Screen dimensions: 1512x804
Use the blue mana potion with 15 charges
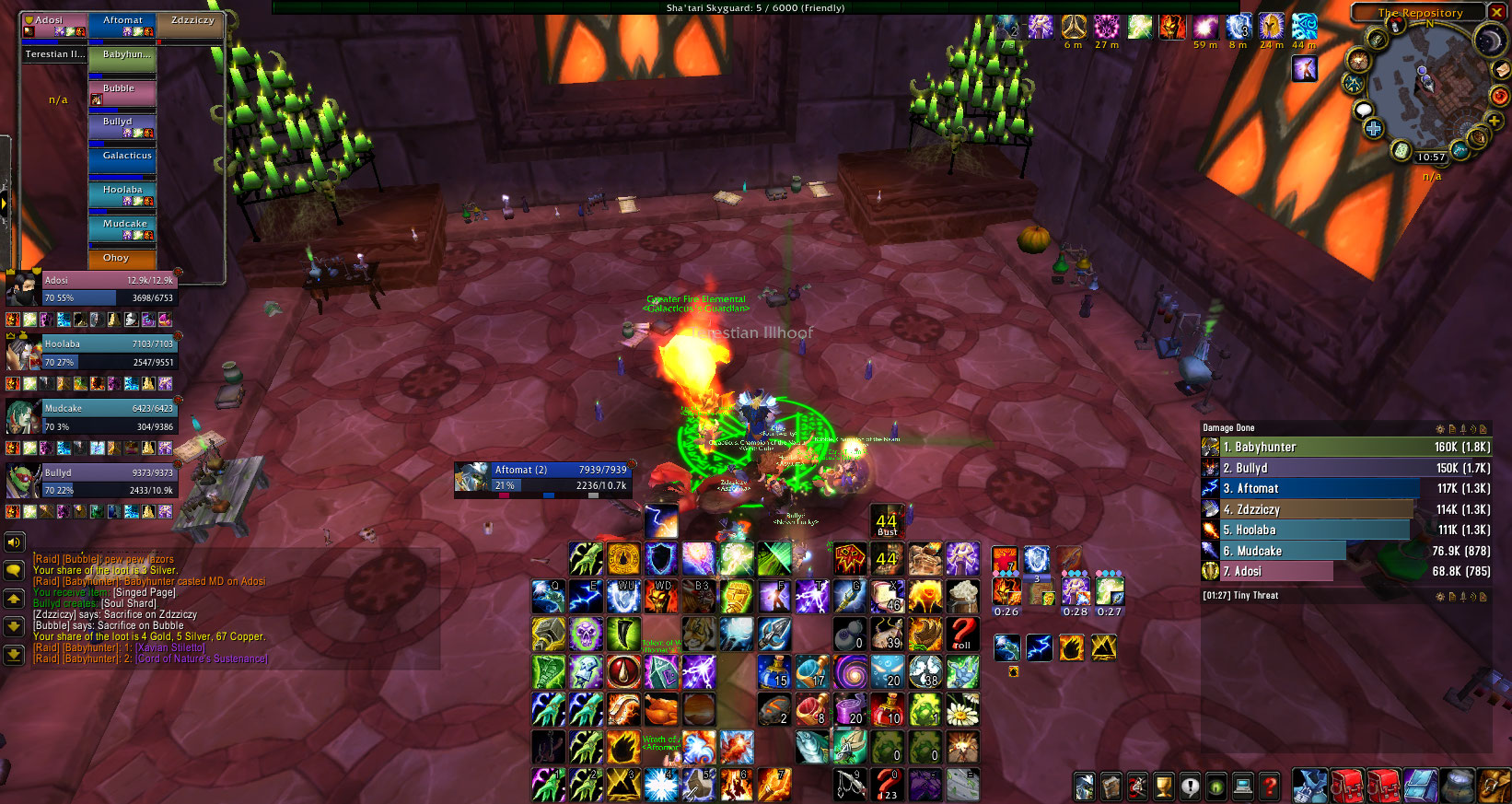pos(773,671)
